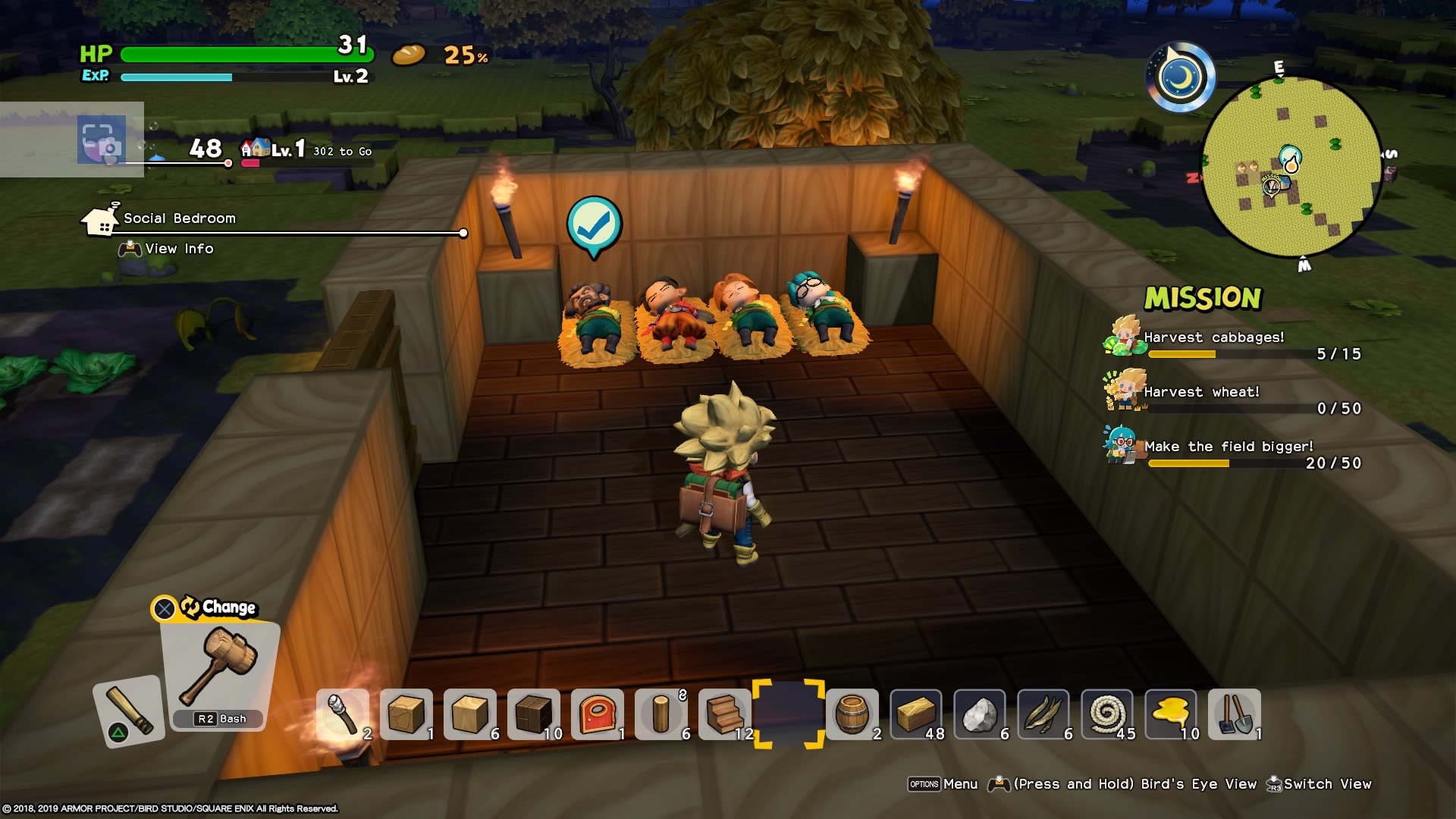Open the Harvest cabbages mission
The width and height of the screenshot is (1456, 819).
pos(1213,338)
